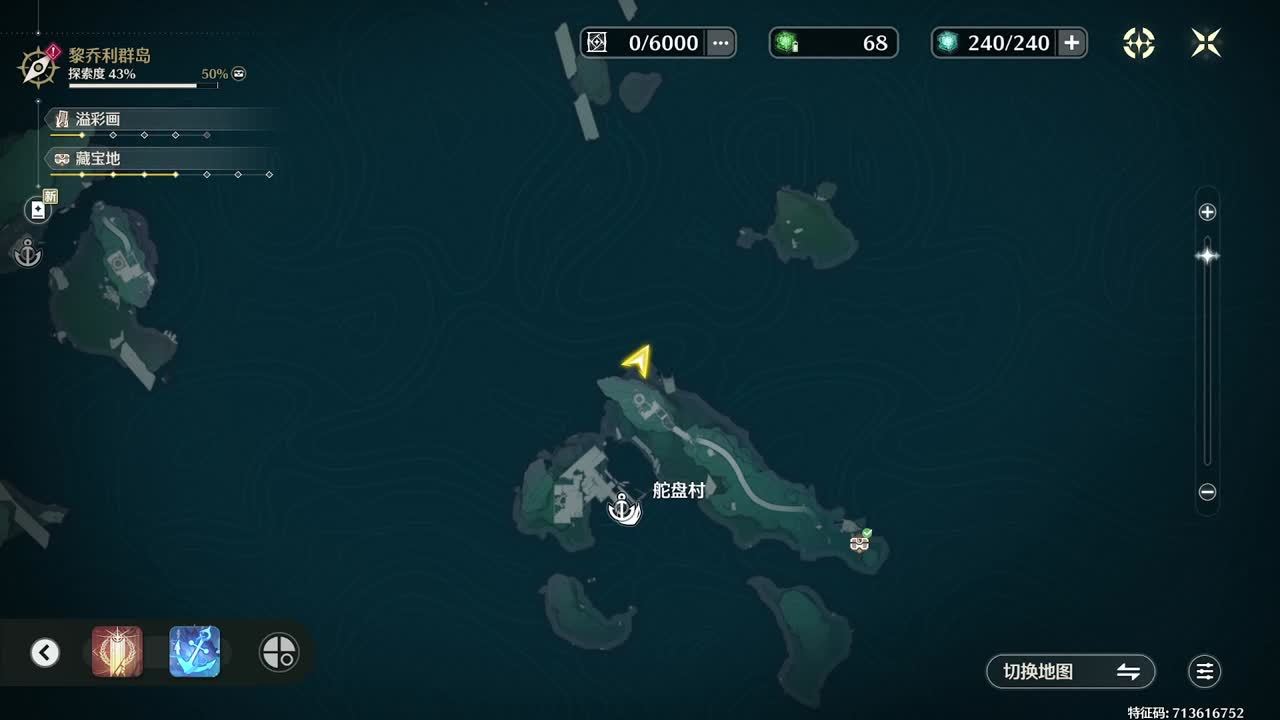Select the 舵盘村 anchor waypoint marker
Image resolution: width=1280 pixels, height=720 pixels.
[624, 510]
